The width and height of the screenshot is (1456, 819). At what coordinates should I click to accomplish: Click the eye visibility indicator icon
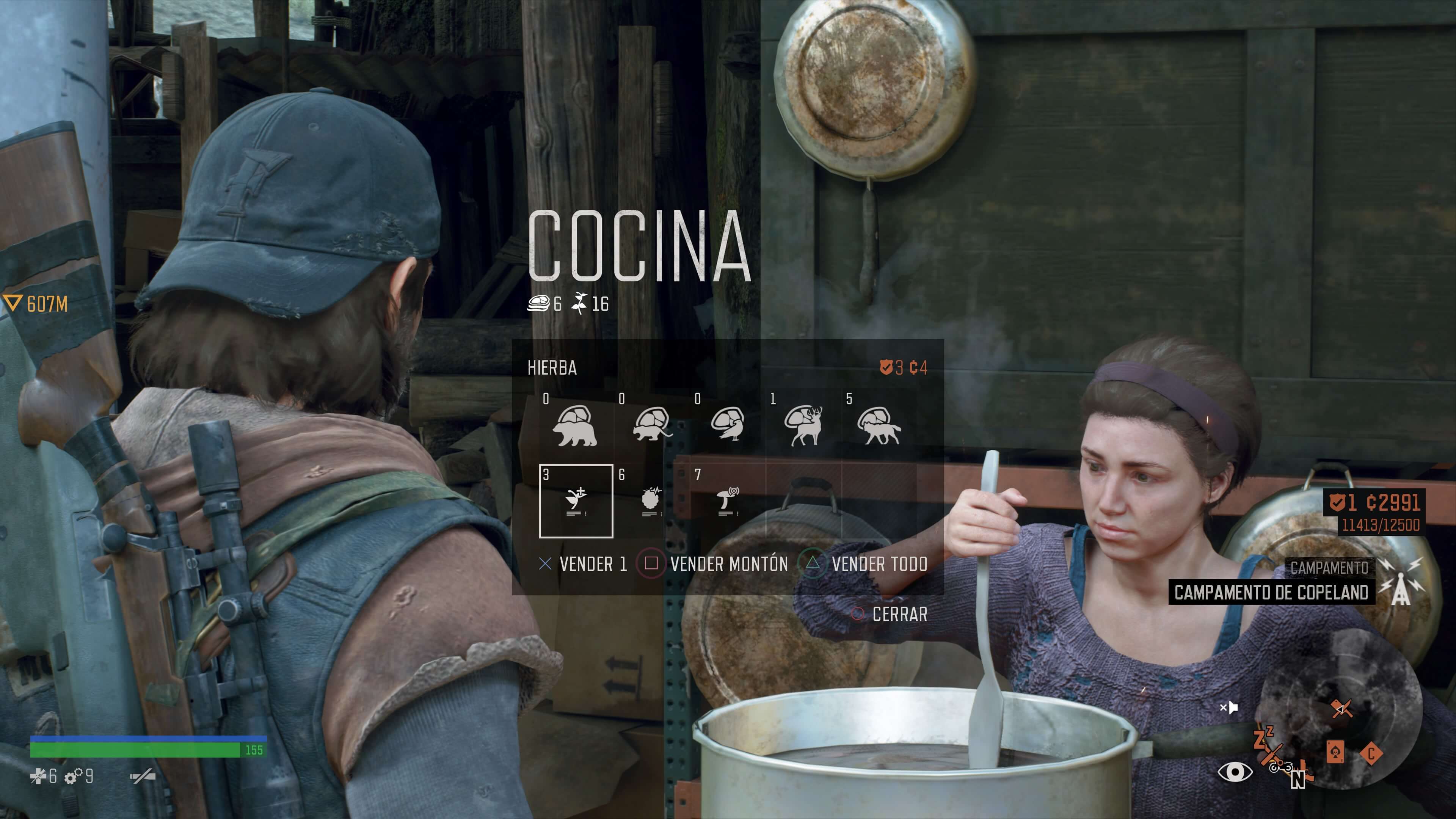[1235, 772]
